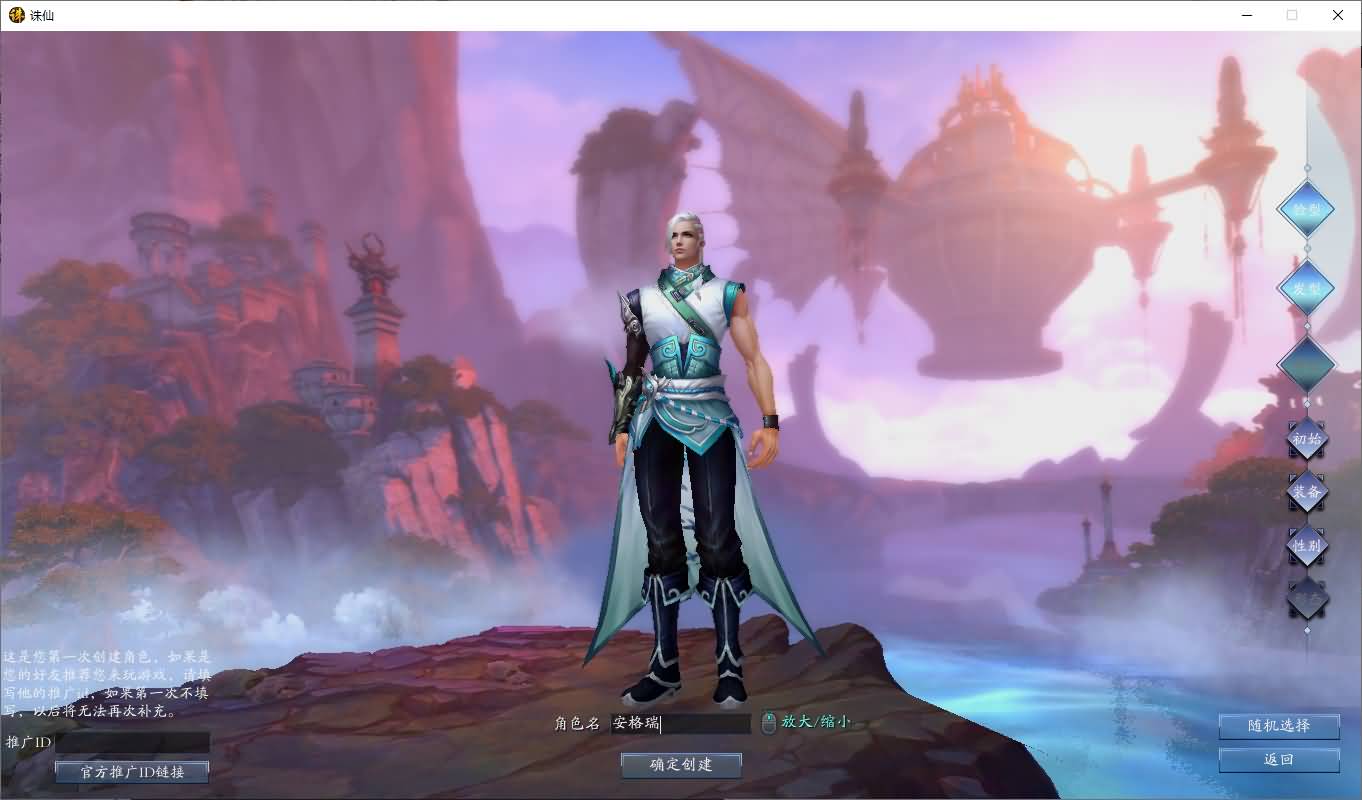
Task: Confirm character creation with 确定创建
Action: tap(681, 765)
